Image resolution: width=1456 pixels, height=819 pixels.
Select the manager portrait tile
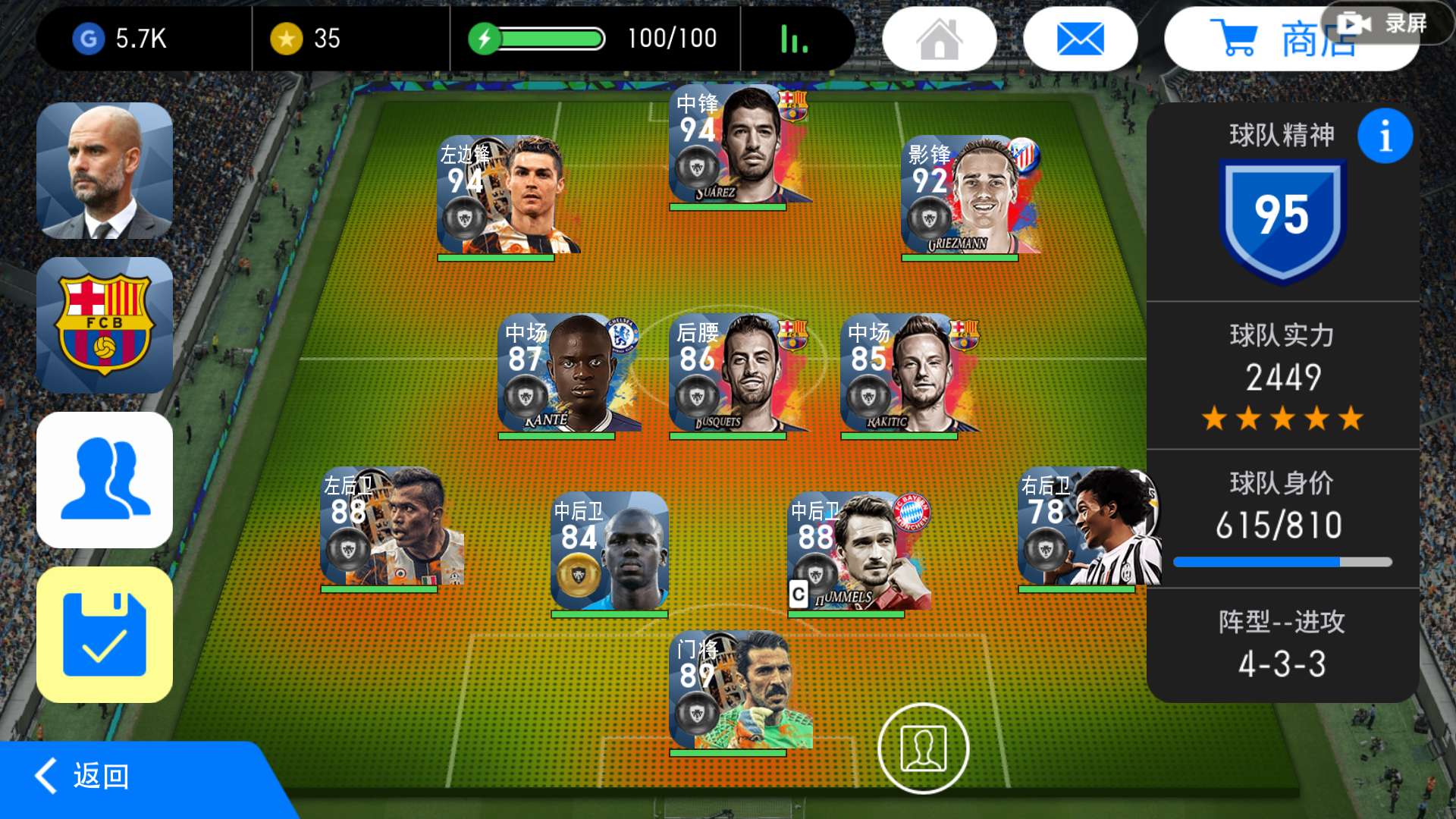(105, 171)
